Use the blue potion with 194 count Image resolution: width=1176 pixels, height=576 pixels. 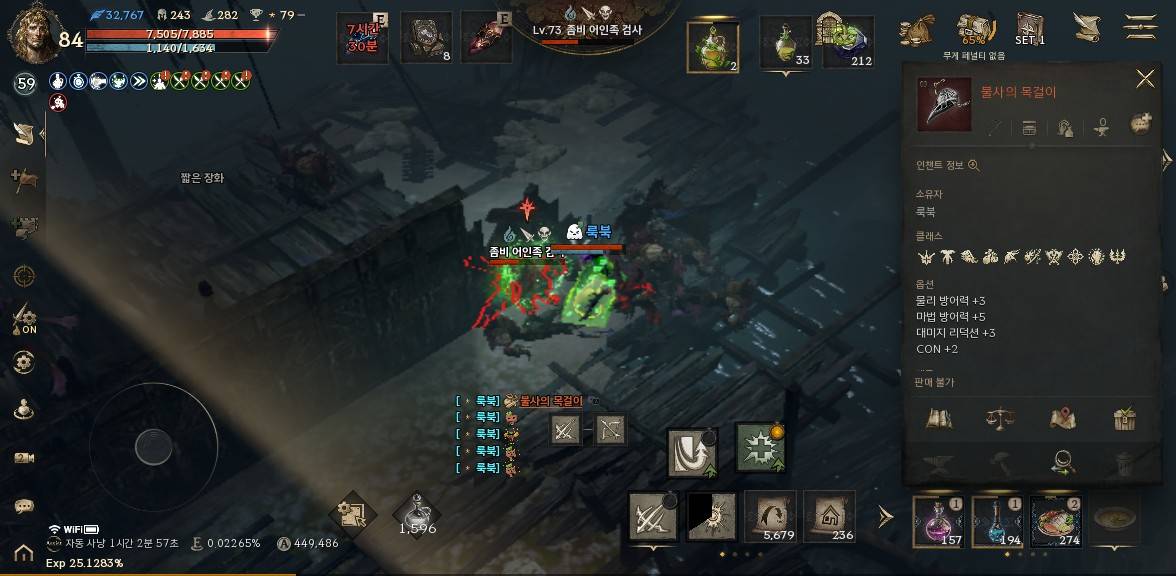click(997, 522)
